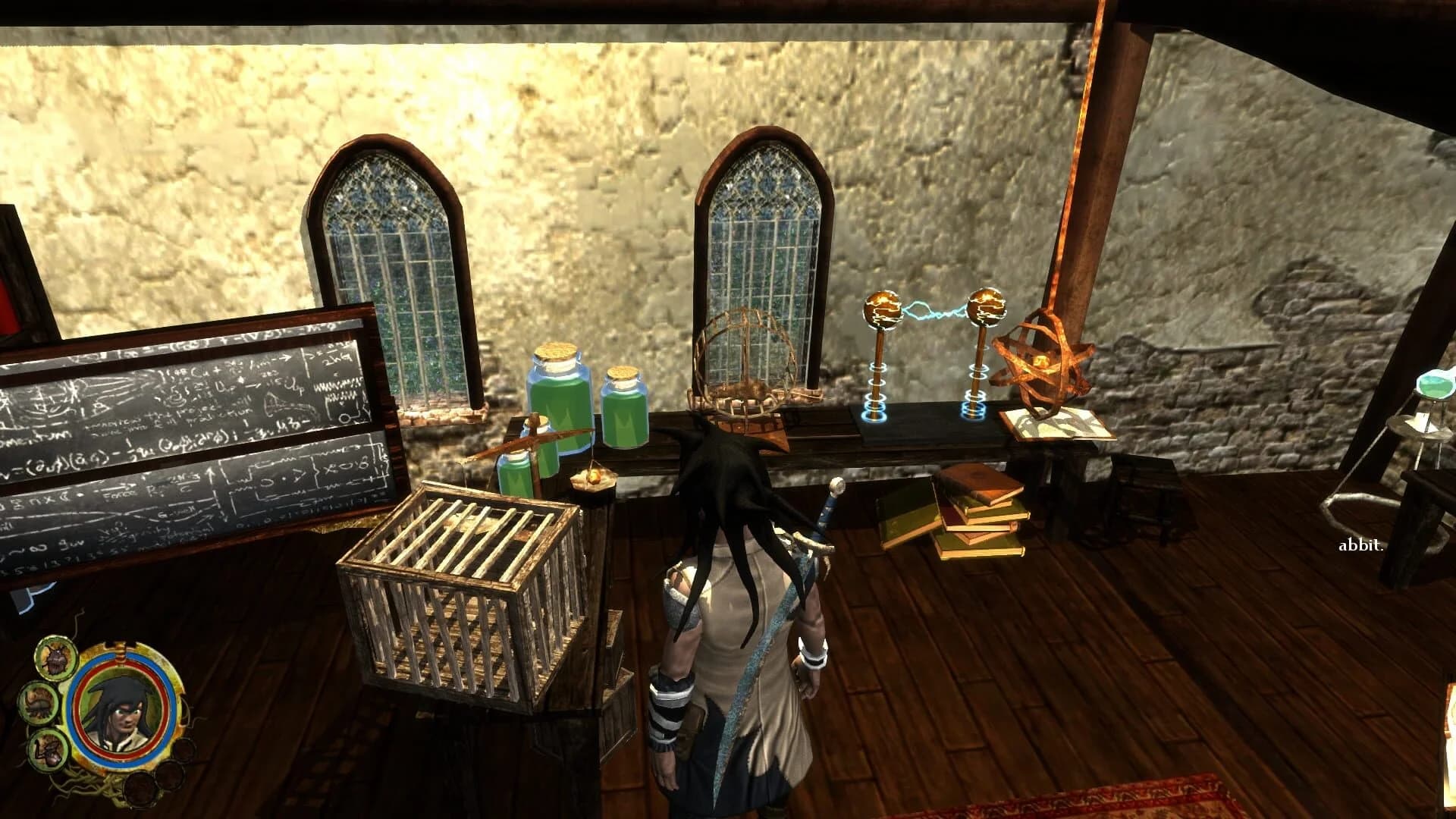Click the "abbit." subtitle text
This screenshot has width=1456, height=819.
tap(1360, 543)
